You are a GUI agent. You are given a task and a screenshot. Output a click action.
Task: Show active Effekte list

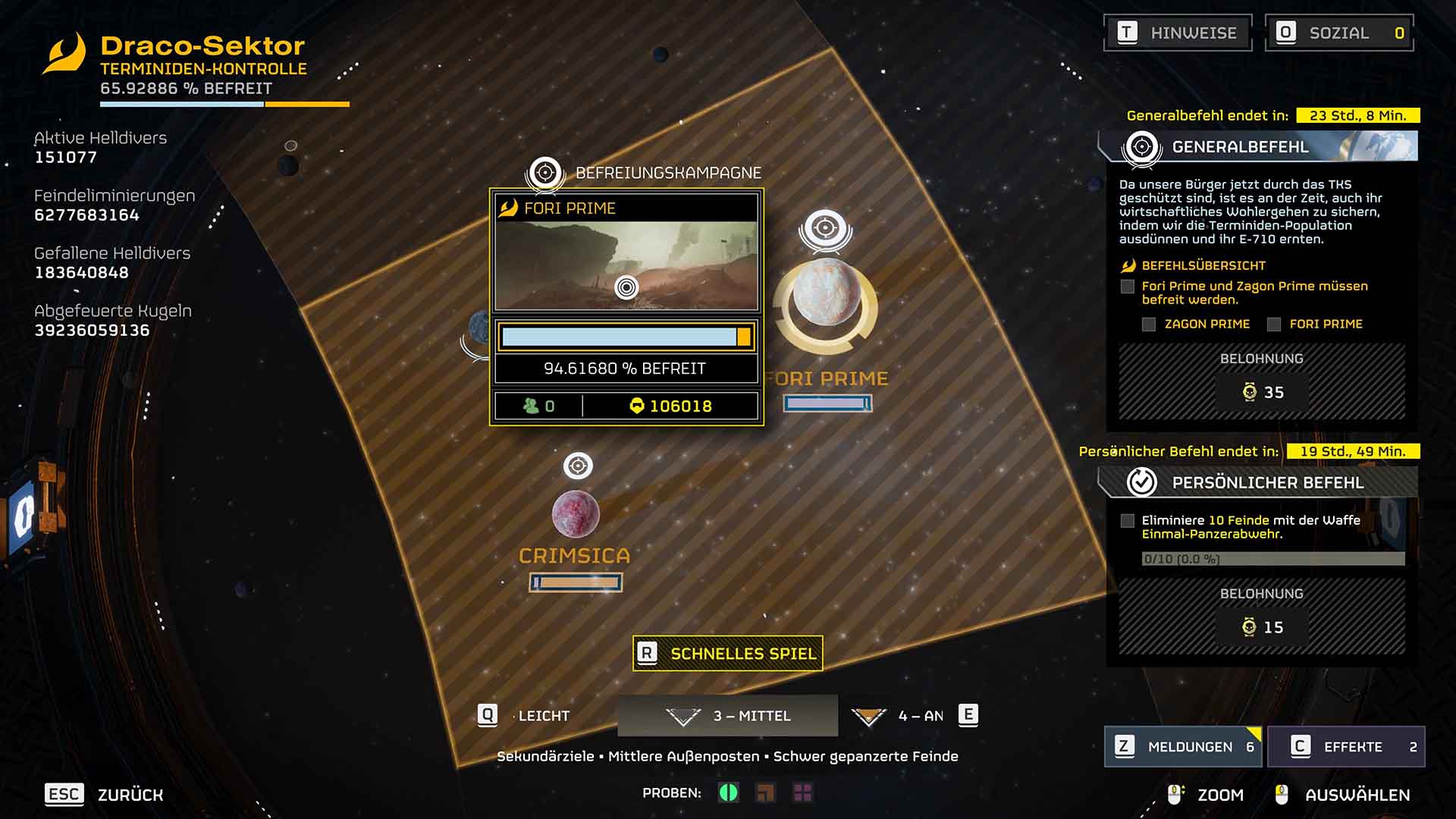pos(1346,747)
